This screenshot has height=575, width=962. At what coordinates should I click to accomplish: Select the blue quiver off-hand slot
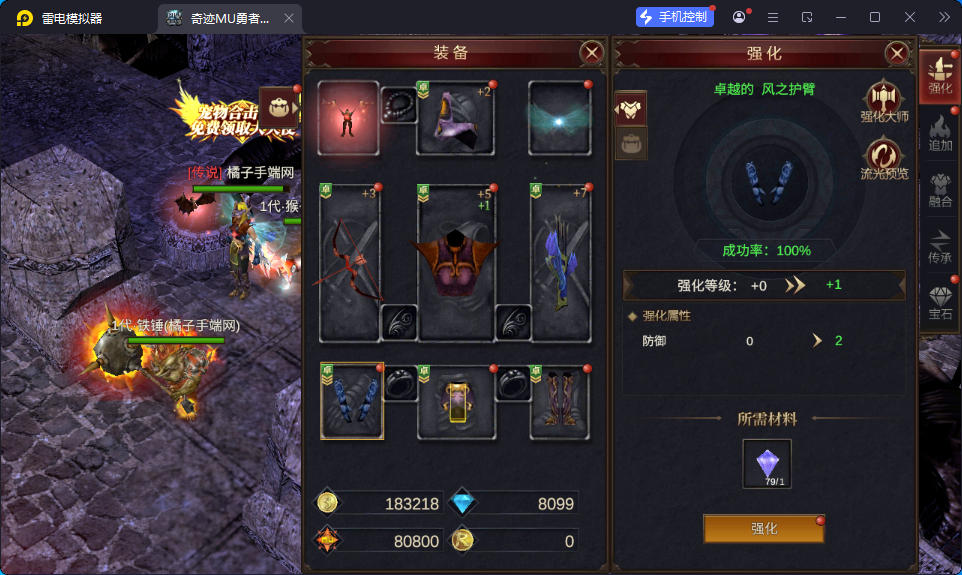(x=560, y=262)
